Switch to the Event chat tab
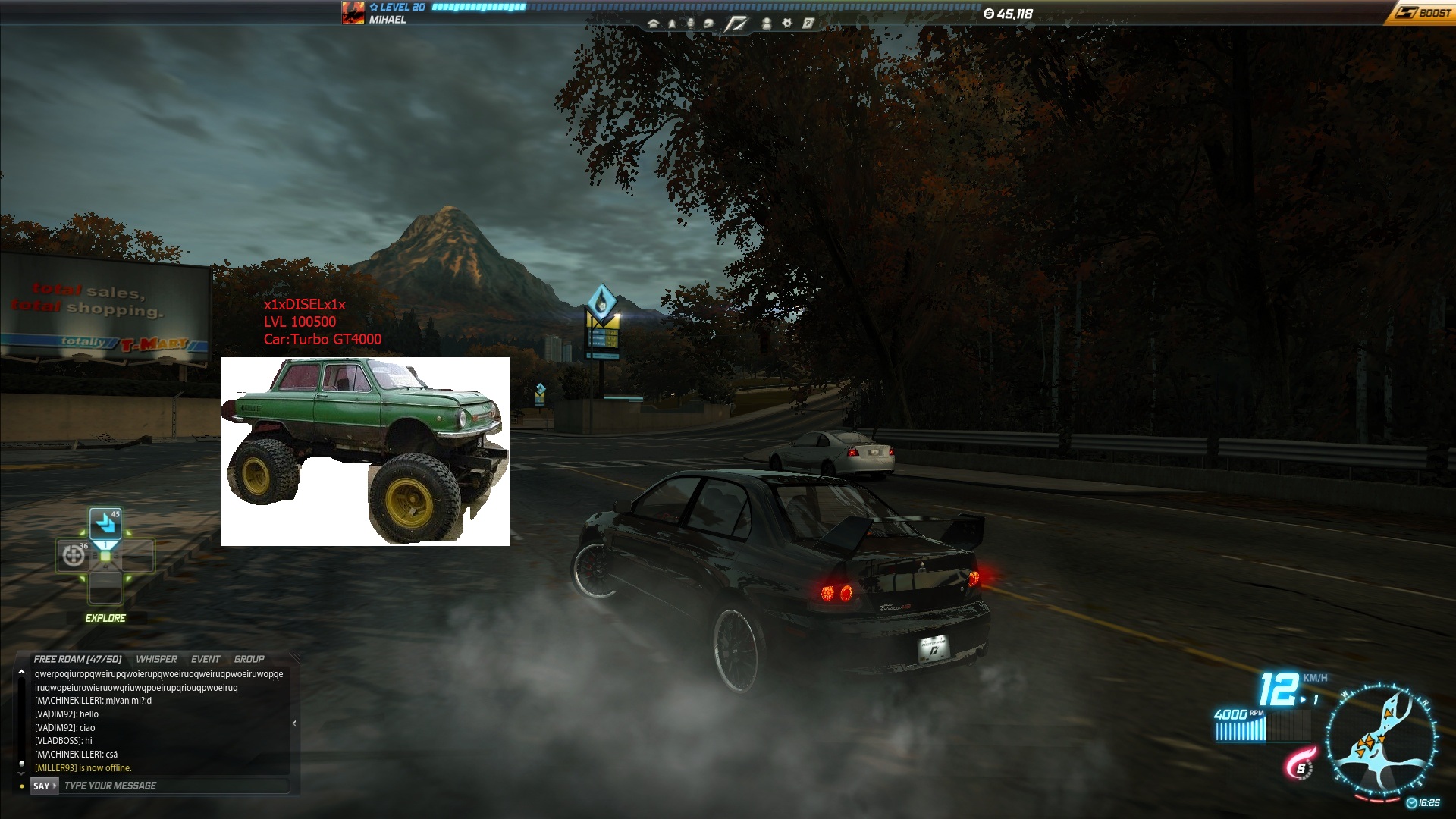 coord(206,659)
